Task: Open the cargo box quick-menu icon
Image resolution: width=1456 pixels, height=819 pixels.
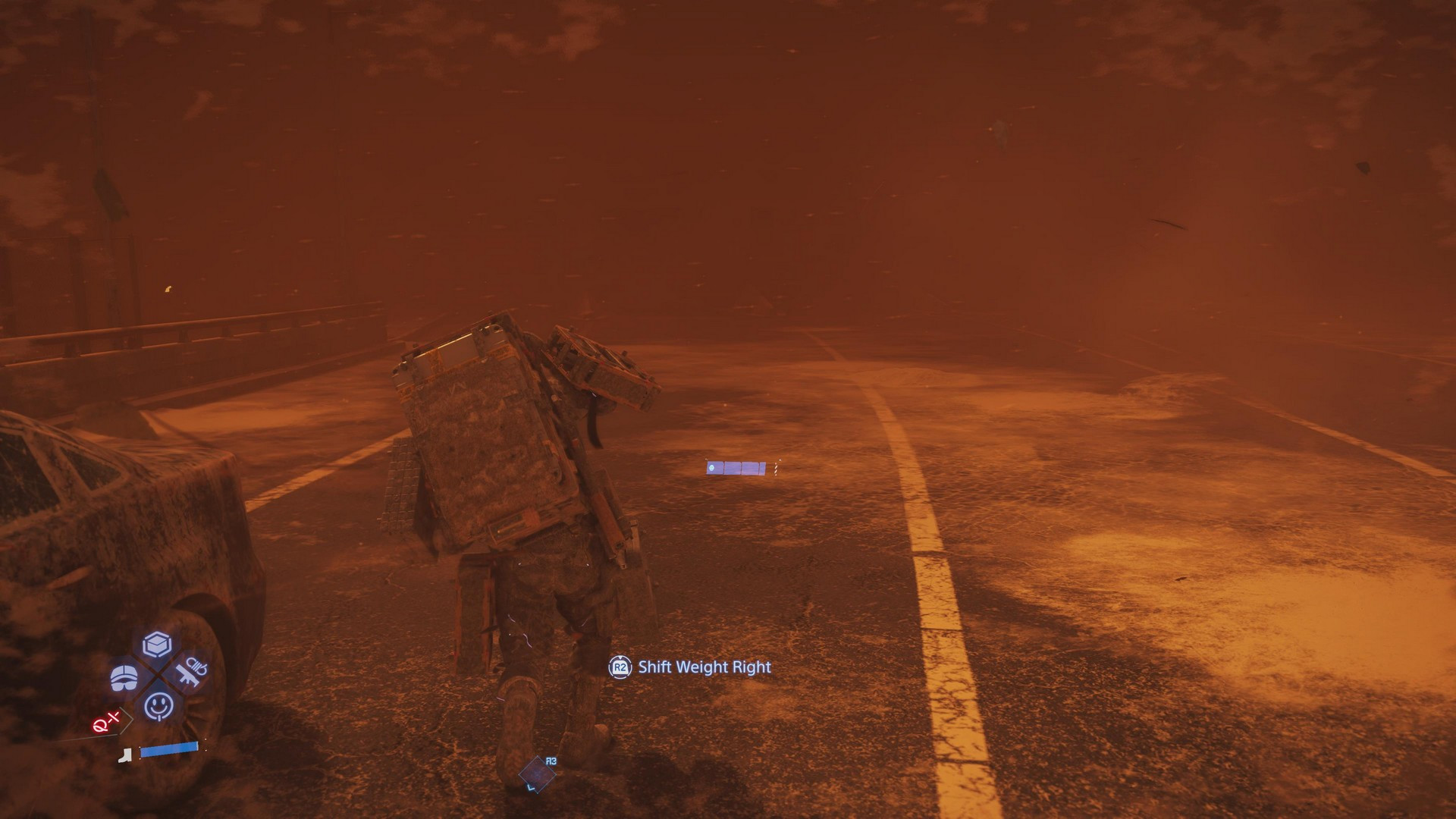Action: 157,645
